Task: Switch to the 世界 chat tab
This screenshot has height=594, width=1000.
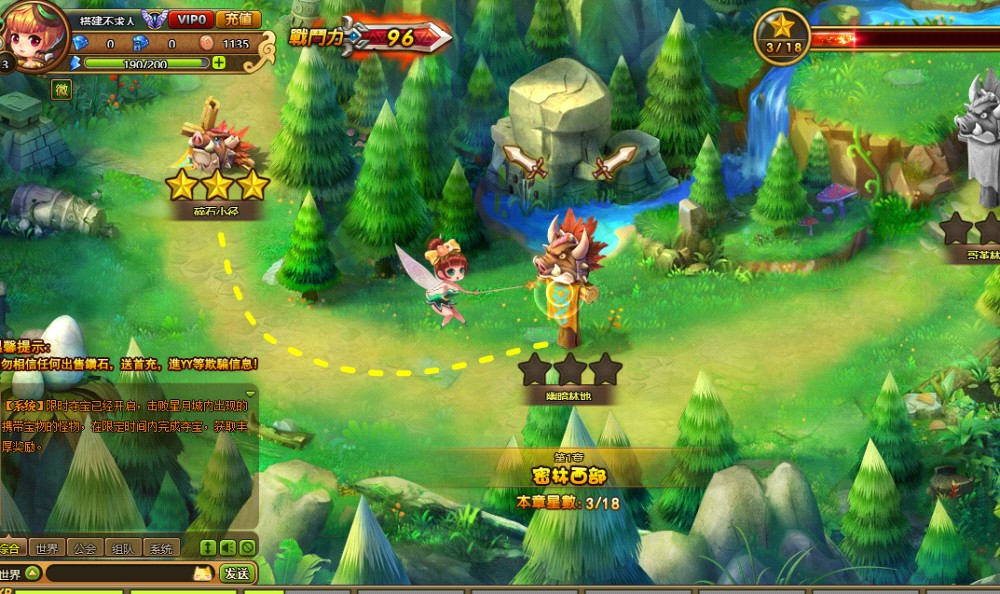Action: coord(46,548)
